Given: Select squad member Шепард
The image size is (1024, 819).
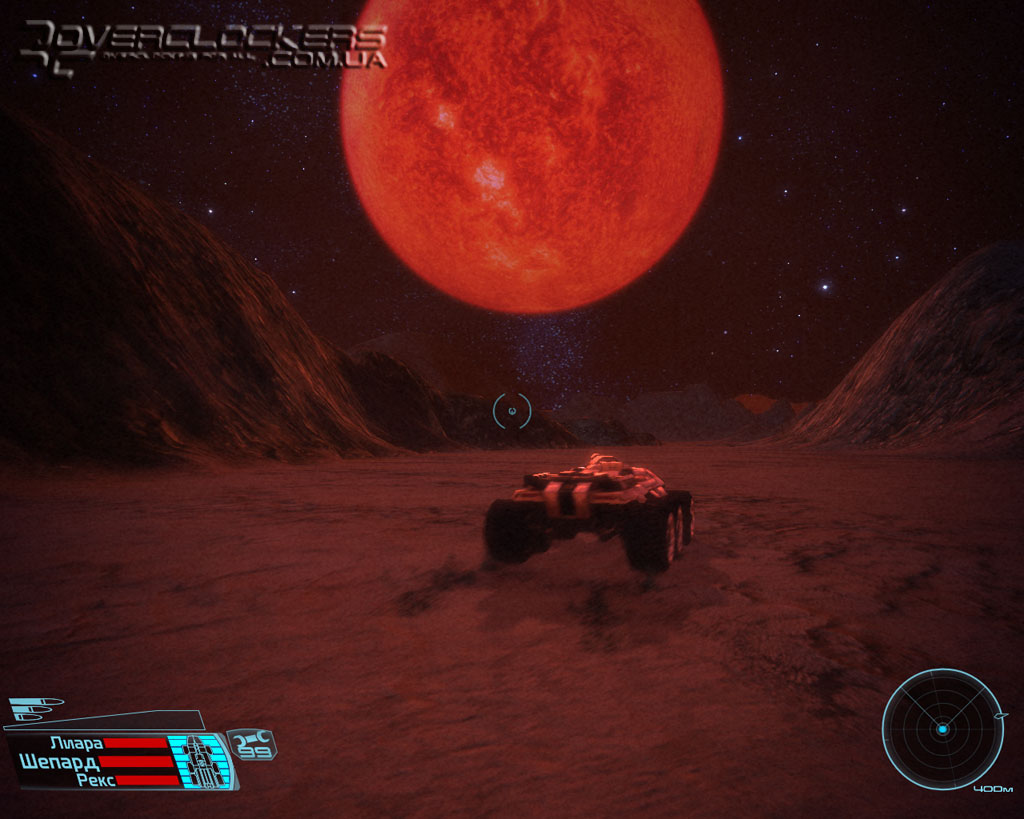Looking at the screenshot, I should [60, 761].
